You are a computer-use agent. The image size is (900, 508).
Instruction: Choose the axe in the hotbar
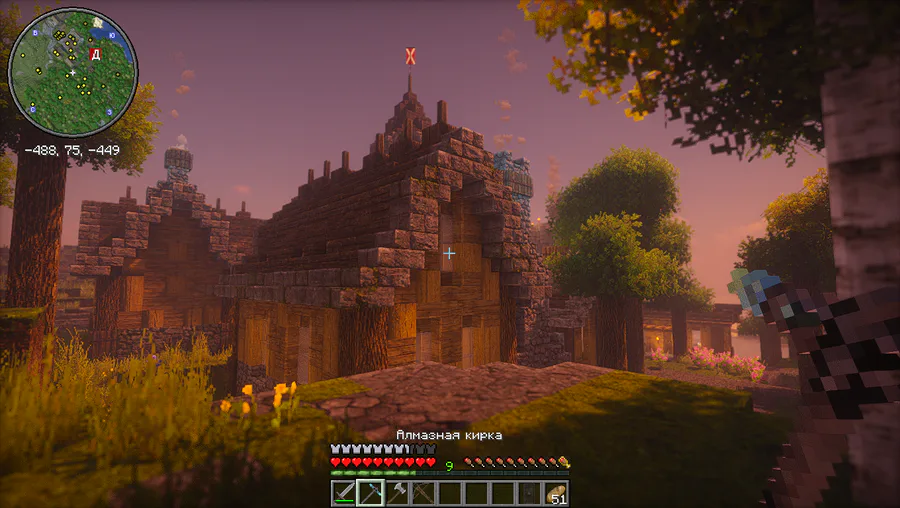point(398,493)
